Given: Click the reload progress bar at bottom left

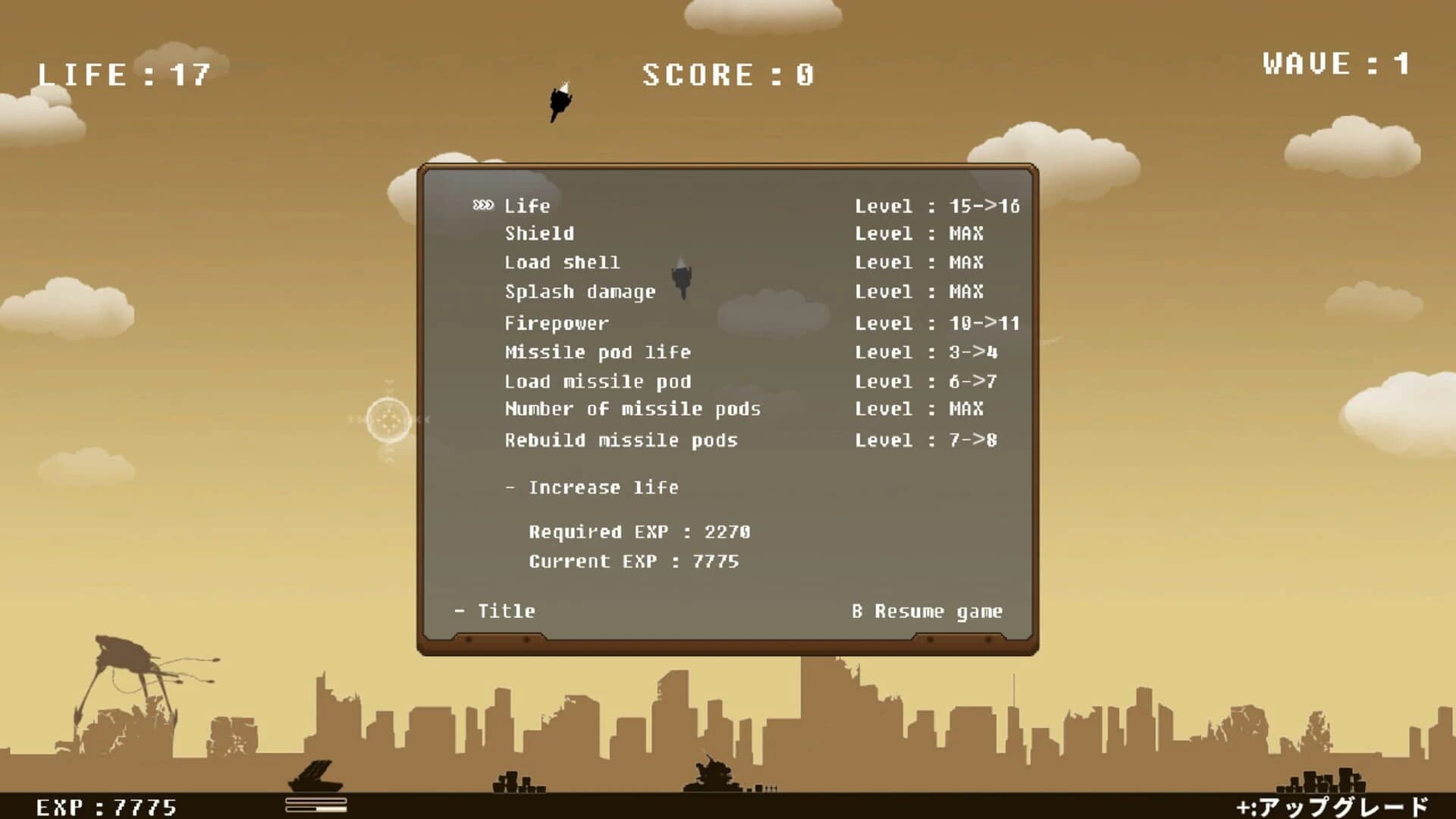Looking at the screenshot, I should 313,804.
